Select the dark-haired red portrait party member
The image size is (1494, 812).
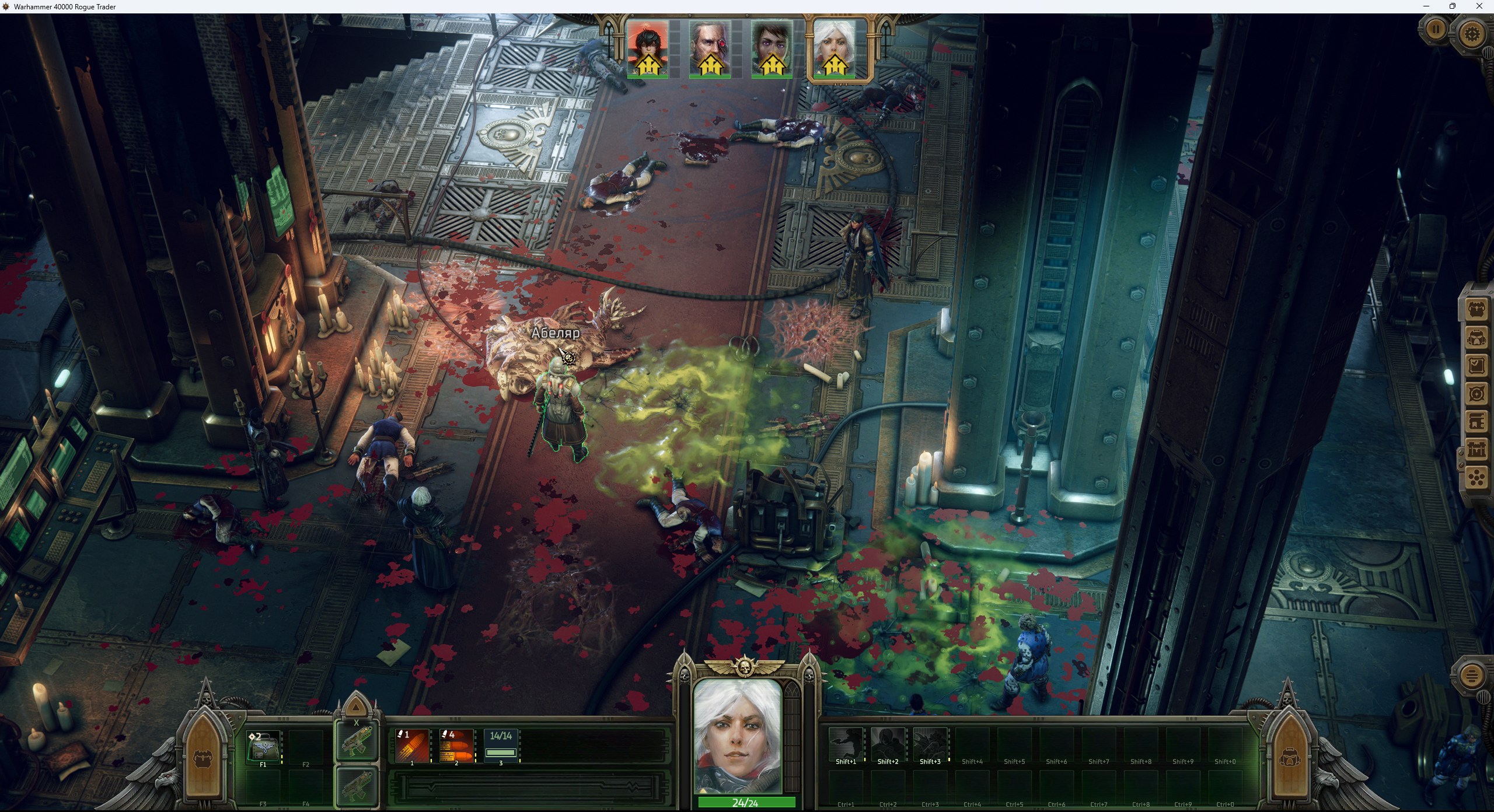[648, 49]
